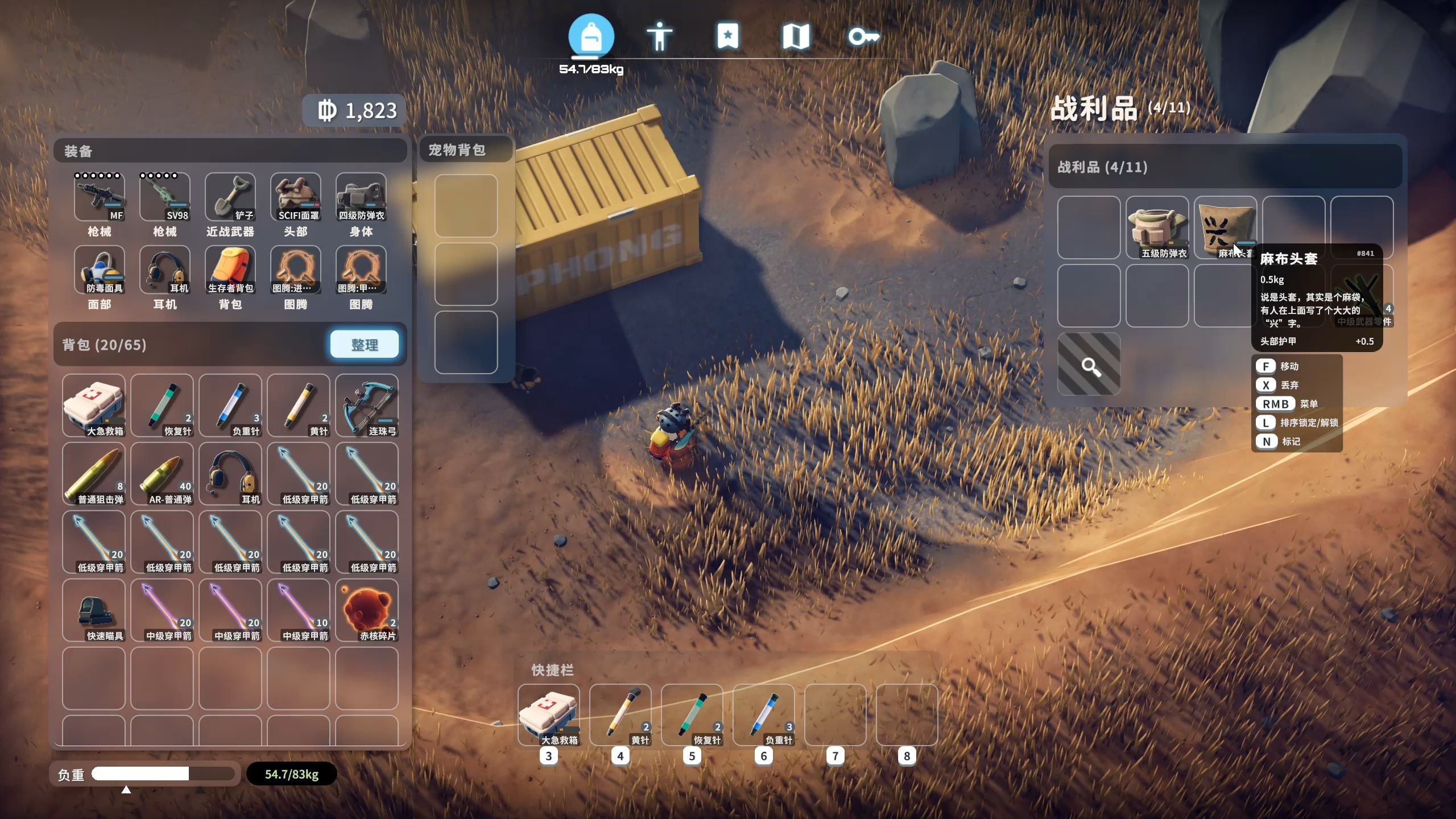Switch to the map tab

point(796,36)
